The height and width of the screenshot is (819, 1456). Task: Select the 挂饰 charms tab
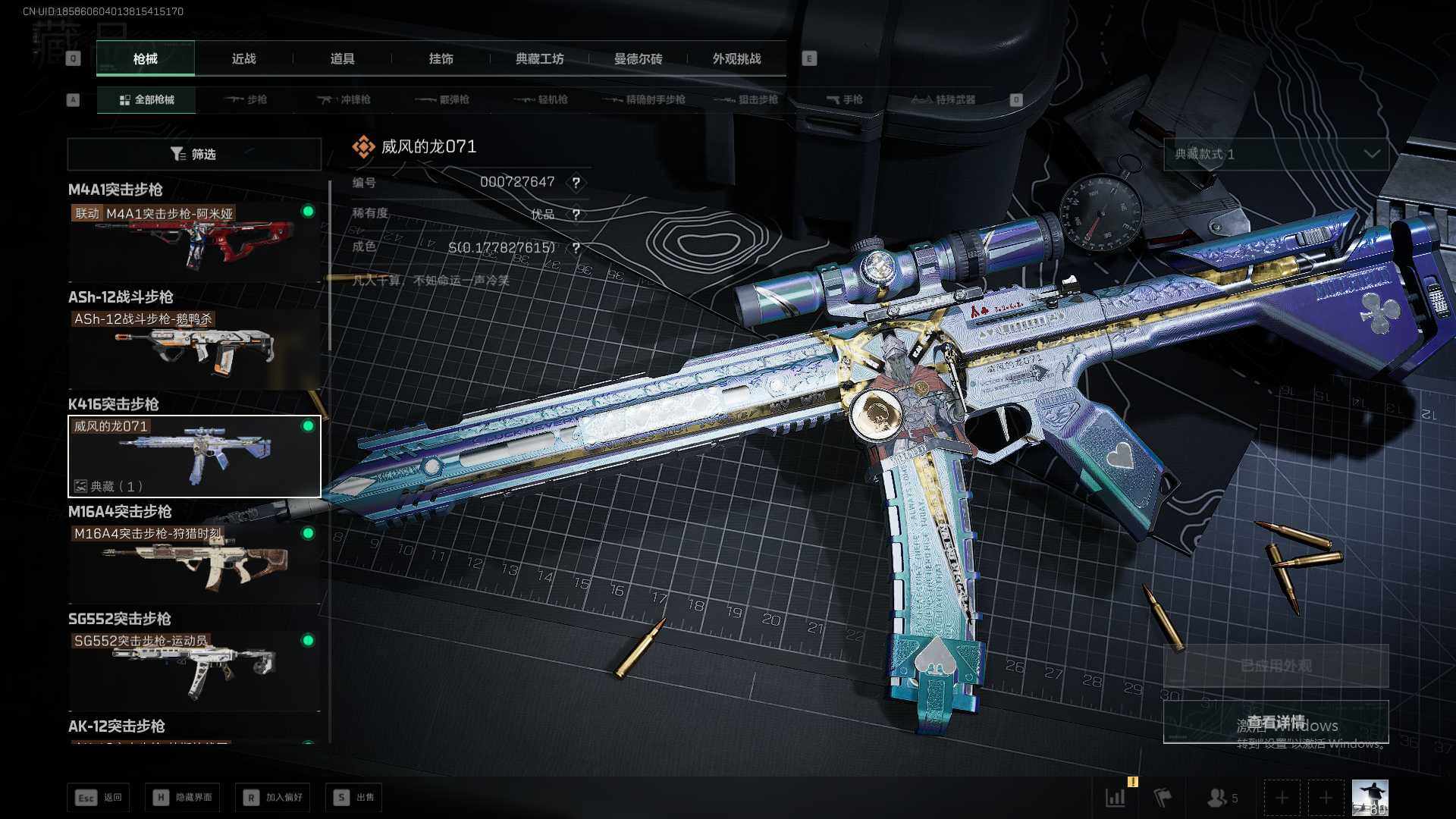tap(441, 58)
